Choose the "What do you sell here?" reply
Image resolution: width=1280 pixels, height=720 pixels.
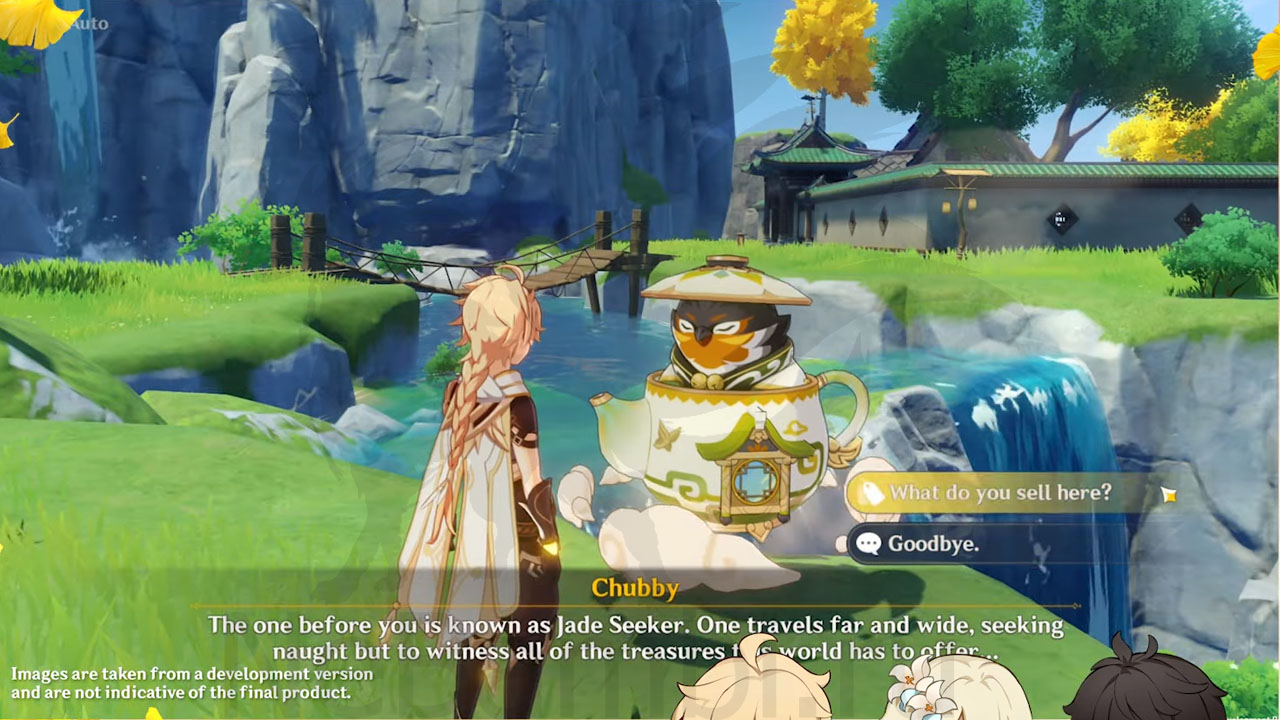click(x=1000, y=492)
